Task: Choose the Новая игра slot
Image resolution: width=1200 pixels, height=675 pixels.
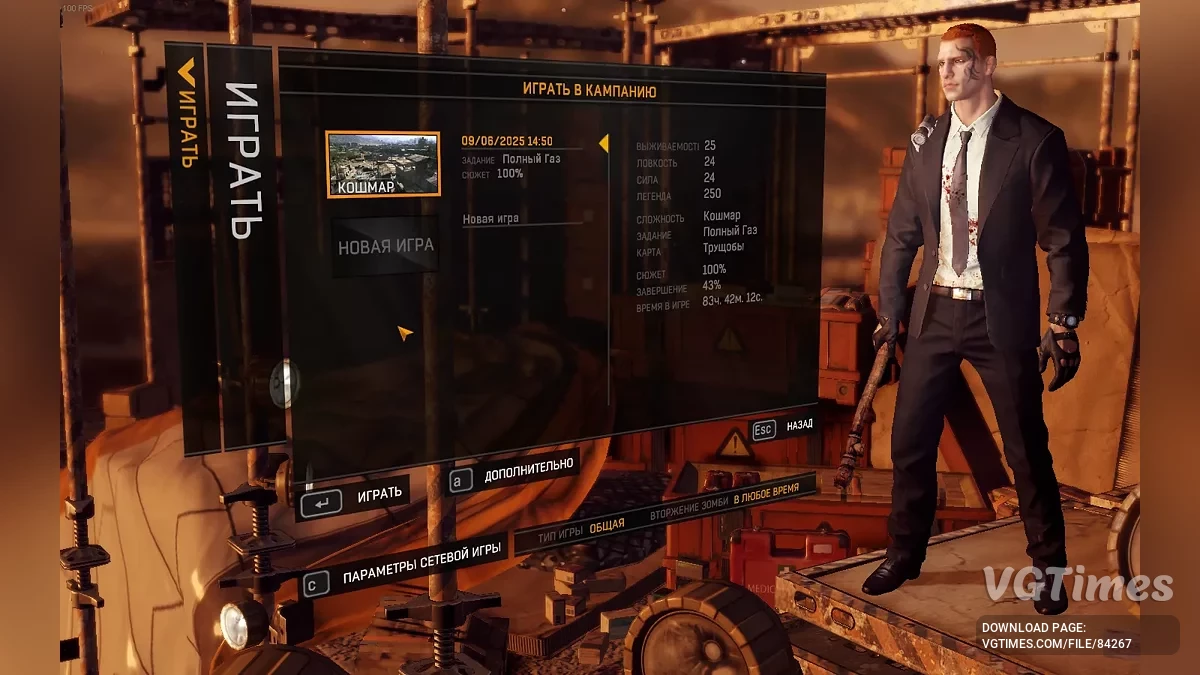Action: coord(386,246)
